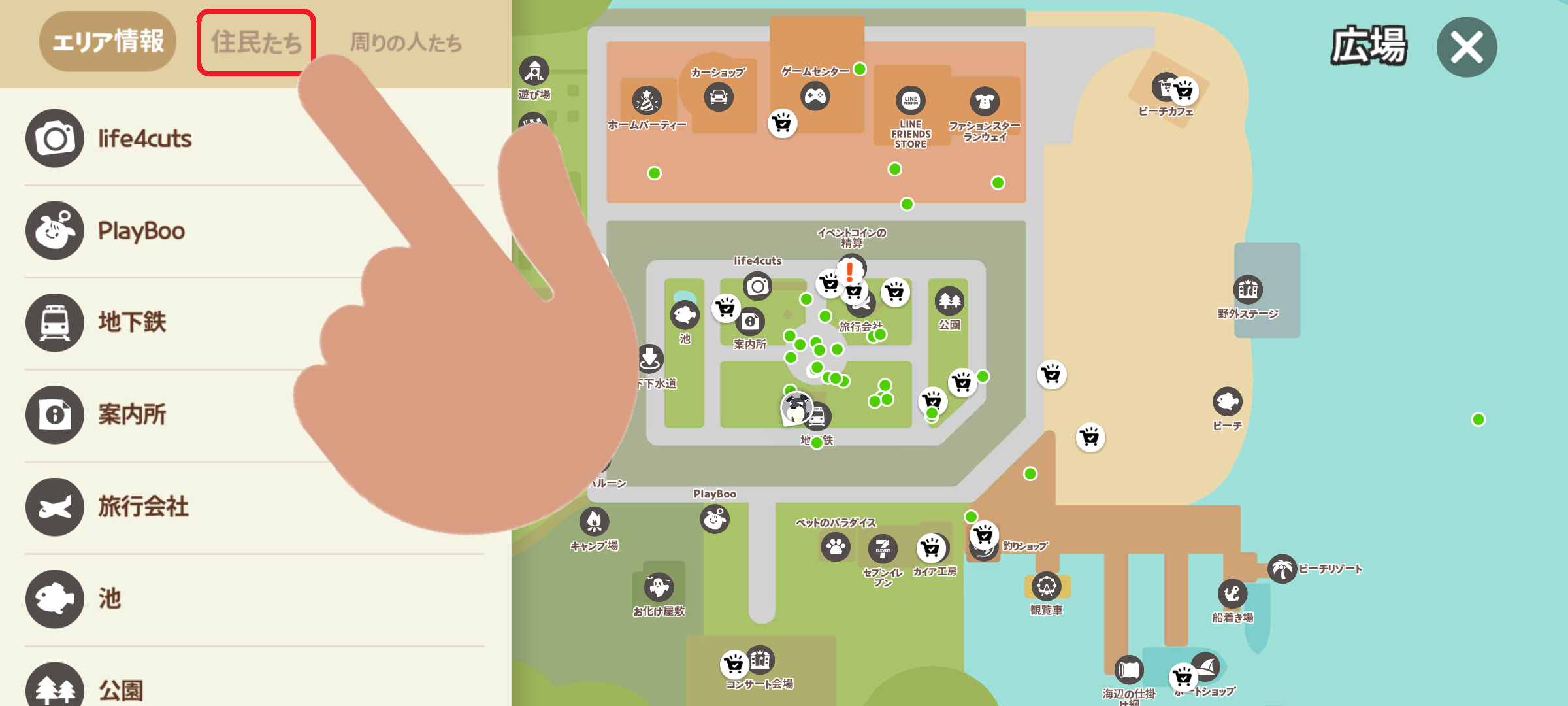Choose life4cuts in the area list
The height and width of the screenshot is (706, 1568).
144,139
